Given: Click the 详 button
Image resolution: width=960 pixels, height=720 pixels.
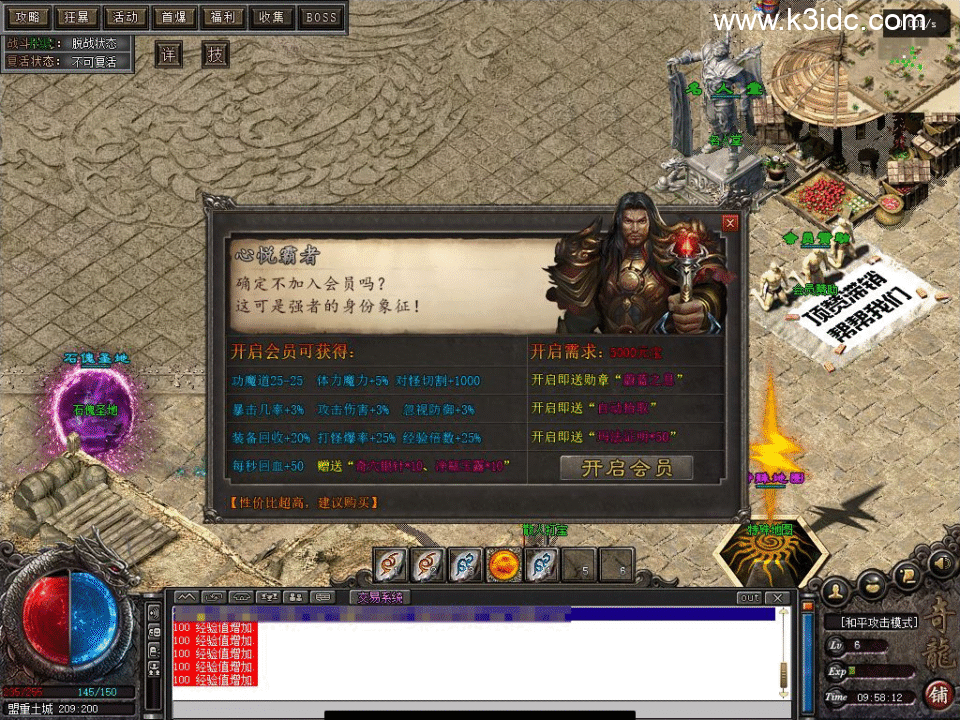Looking at the screenshot, I should click(x=169, y=54).
